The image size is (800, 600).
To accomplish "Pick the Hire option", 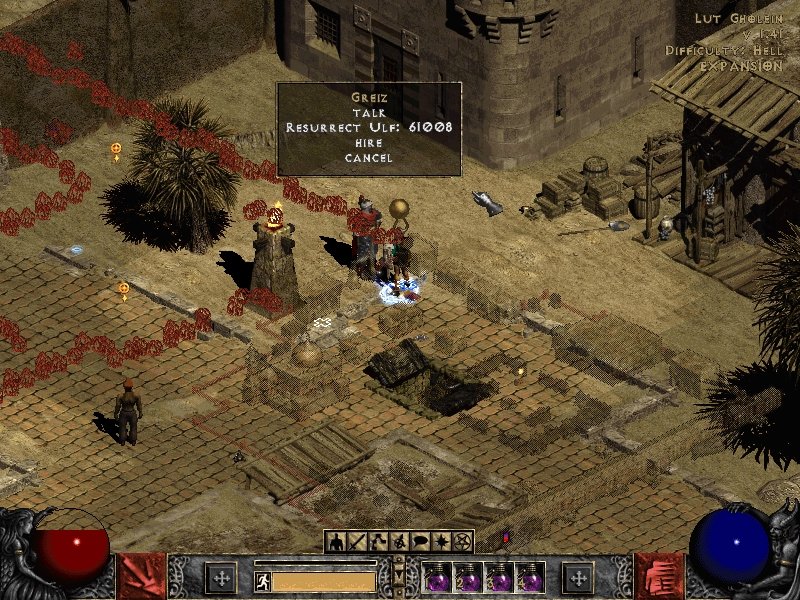I will click(368, 143).
